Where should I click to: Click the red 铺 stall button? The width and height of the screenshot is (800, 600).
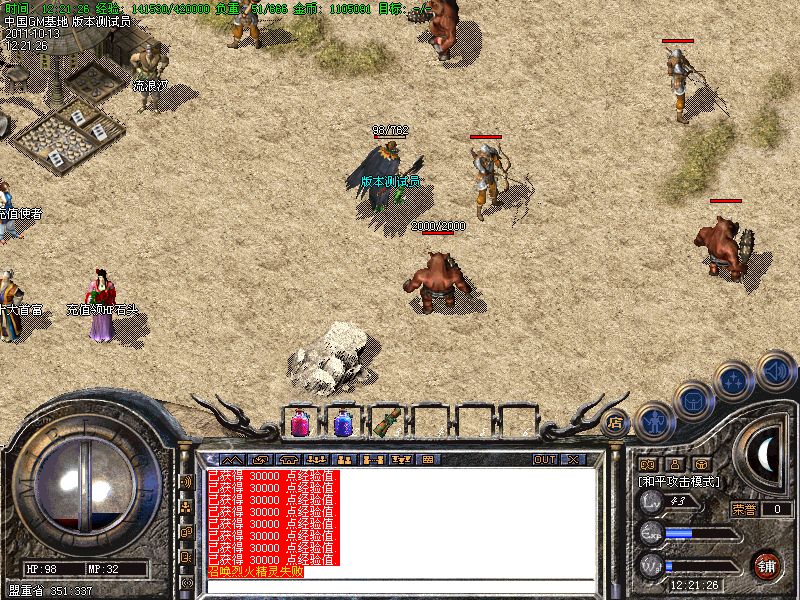768,565
